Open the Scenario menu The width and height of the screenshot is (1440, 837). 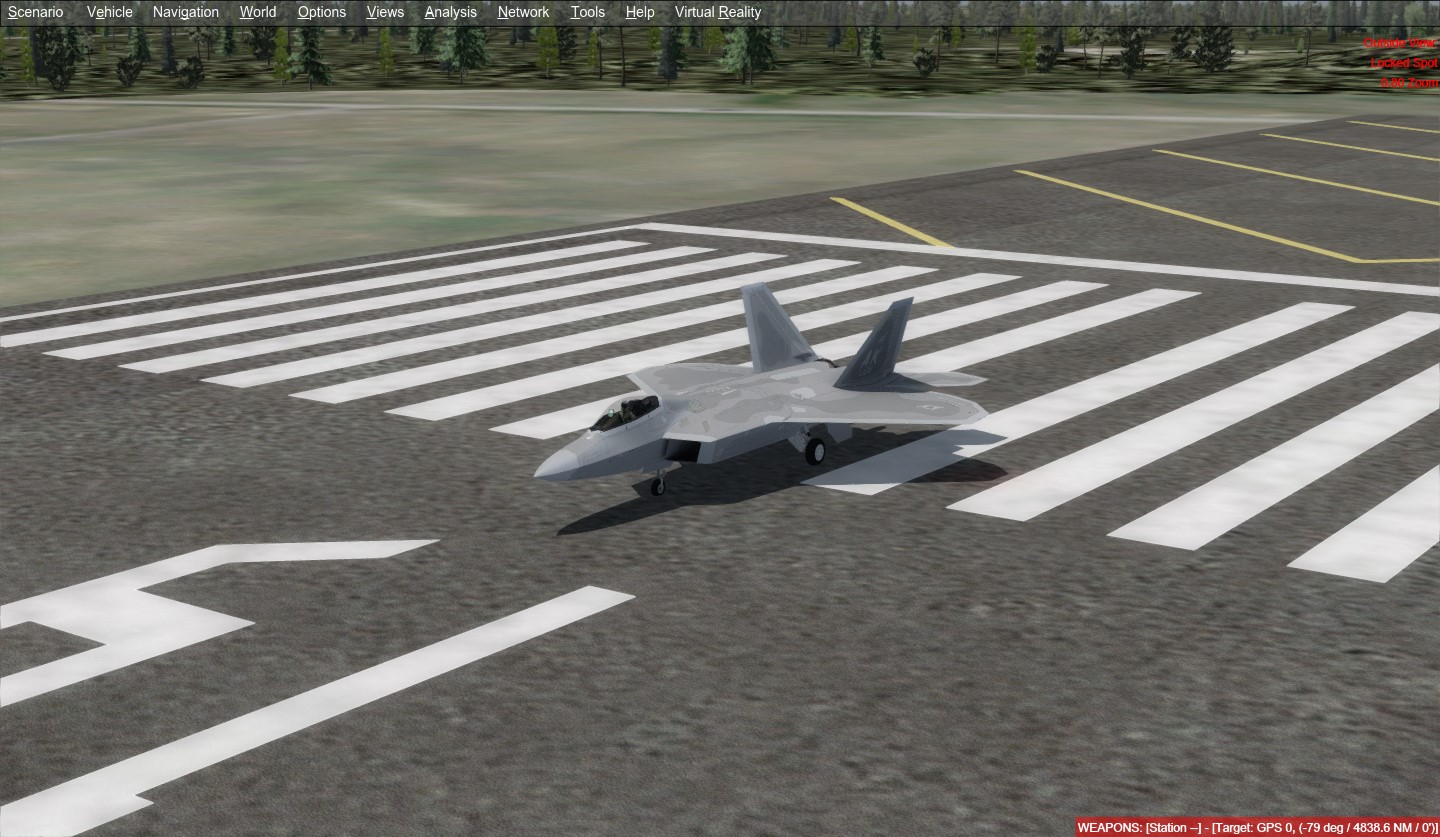point(35,12)
